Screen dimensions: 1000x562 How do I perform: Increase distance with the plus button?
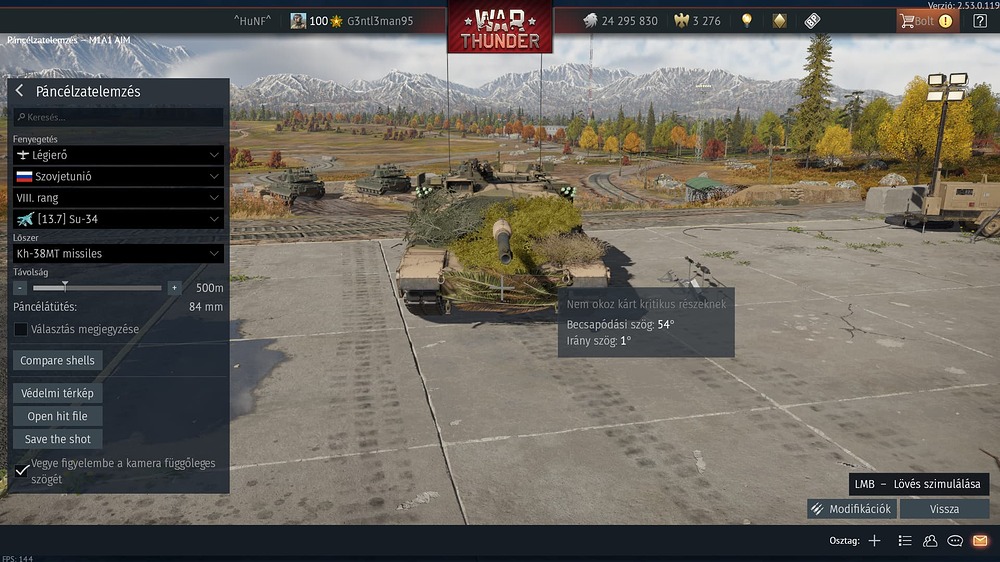pos(174,288)
